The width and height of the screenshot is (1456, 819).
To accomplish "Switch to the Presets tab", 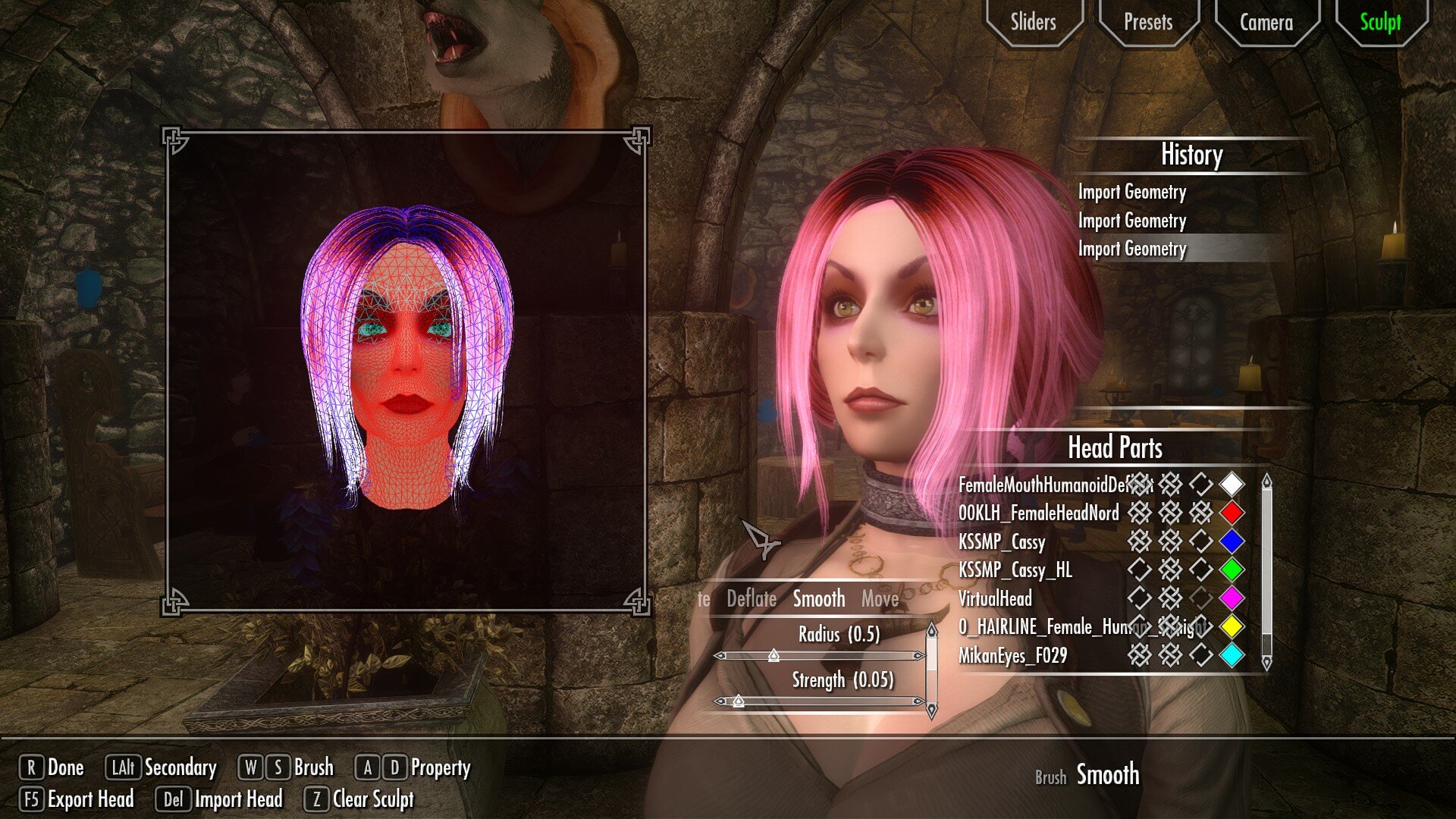I will (x=1150, y=23).
